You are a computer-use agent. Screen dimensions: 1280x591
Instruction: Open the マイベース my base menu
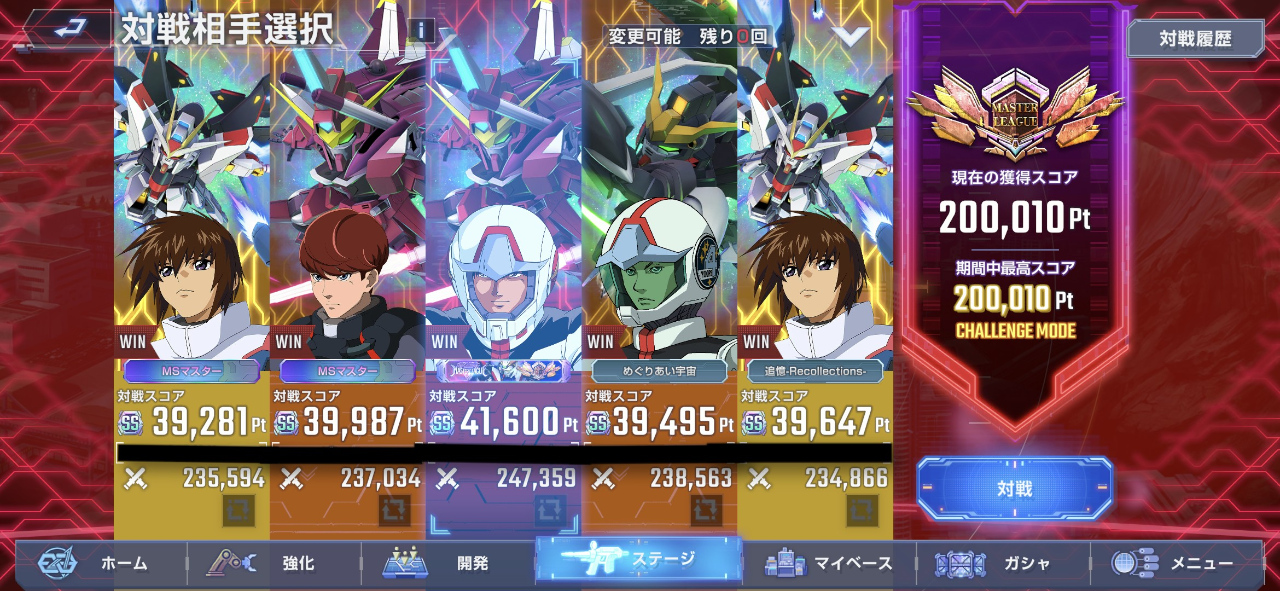[828, 563]
